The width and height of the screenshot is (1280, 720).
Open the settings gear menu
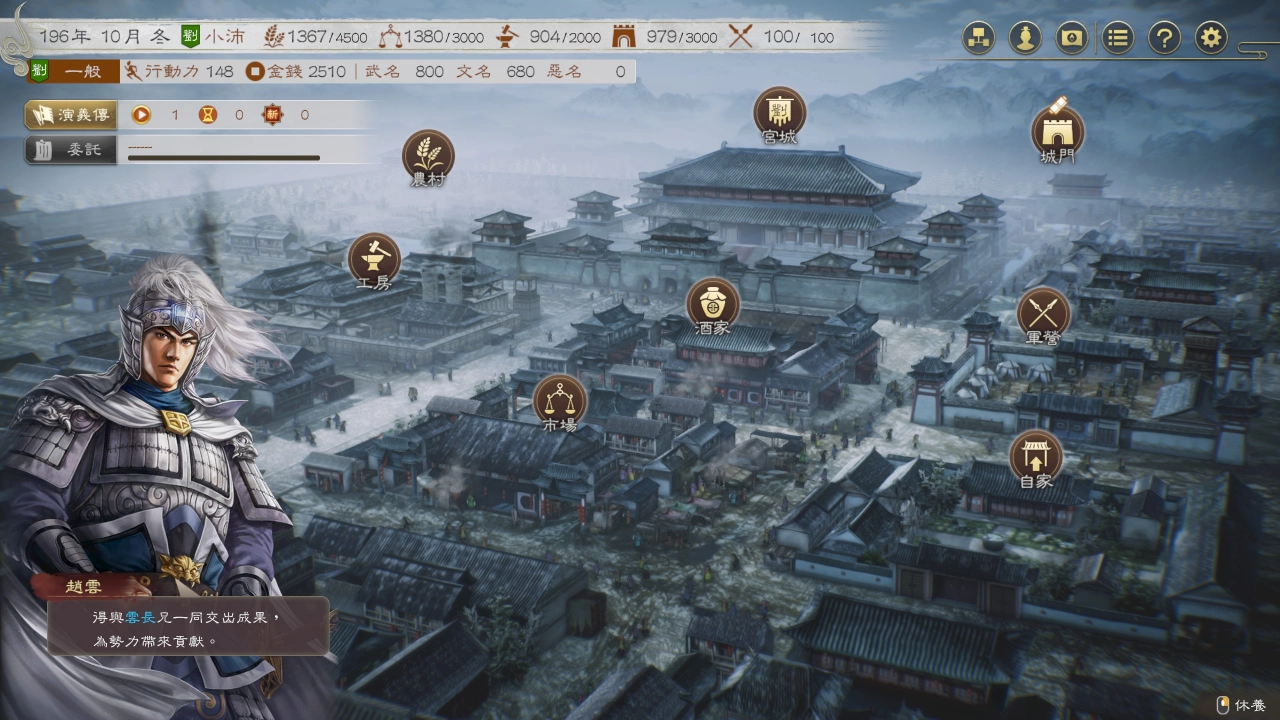[1211, 38]
